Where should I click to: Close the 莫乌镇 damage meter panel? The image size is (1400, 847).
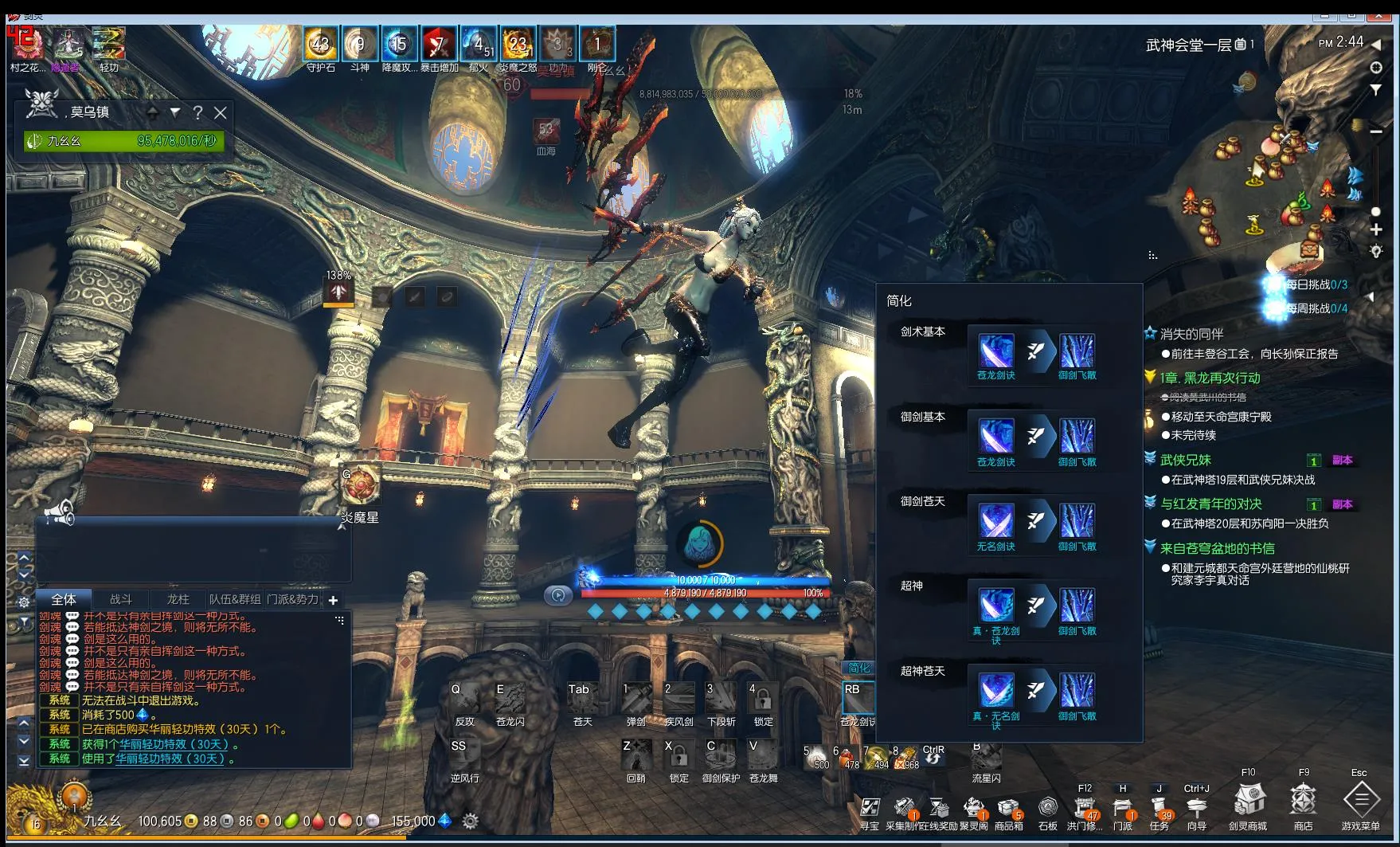221,113
